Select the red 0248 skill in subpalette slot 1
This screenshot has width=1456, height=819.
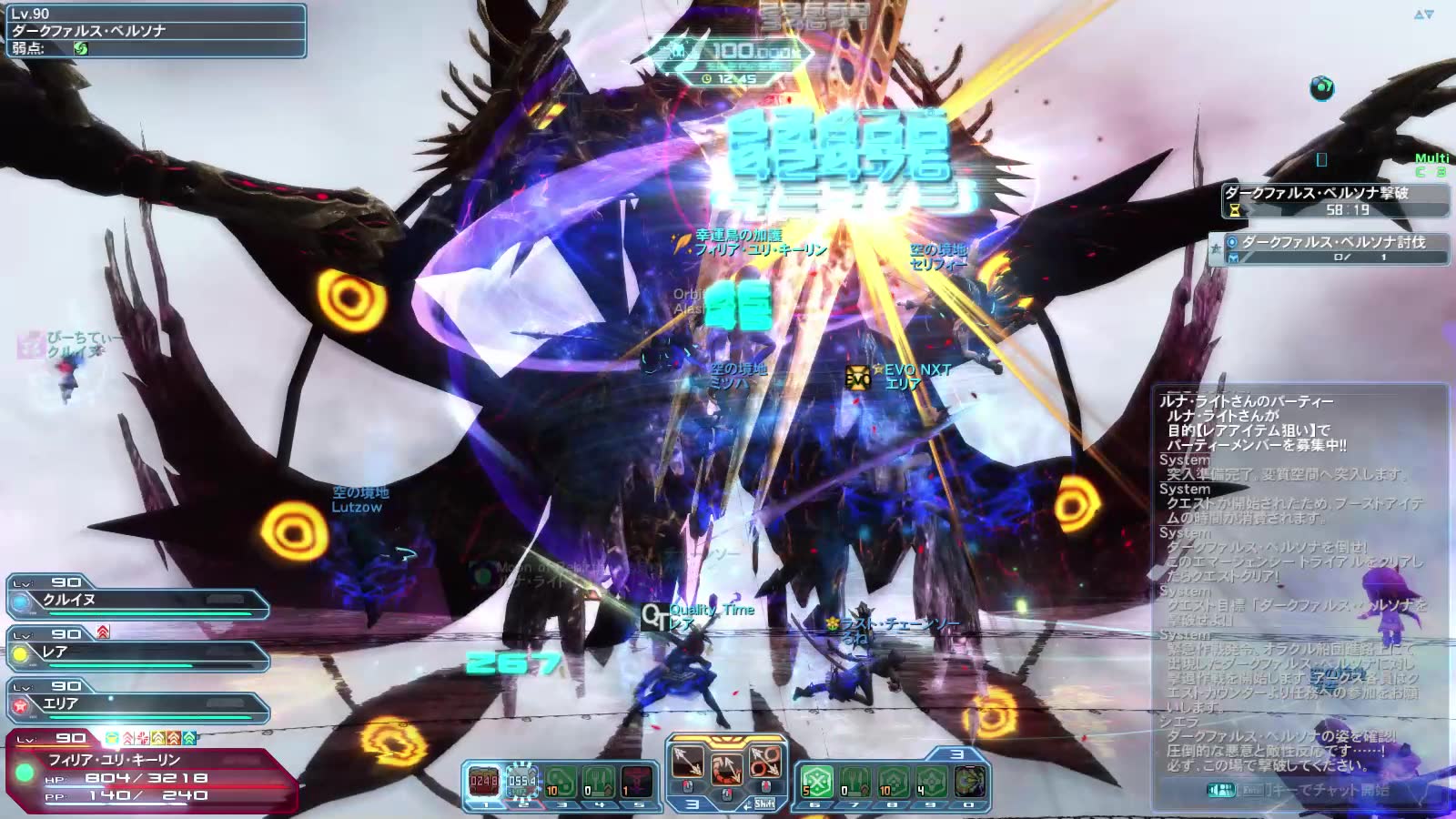[484, 781]
